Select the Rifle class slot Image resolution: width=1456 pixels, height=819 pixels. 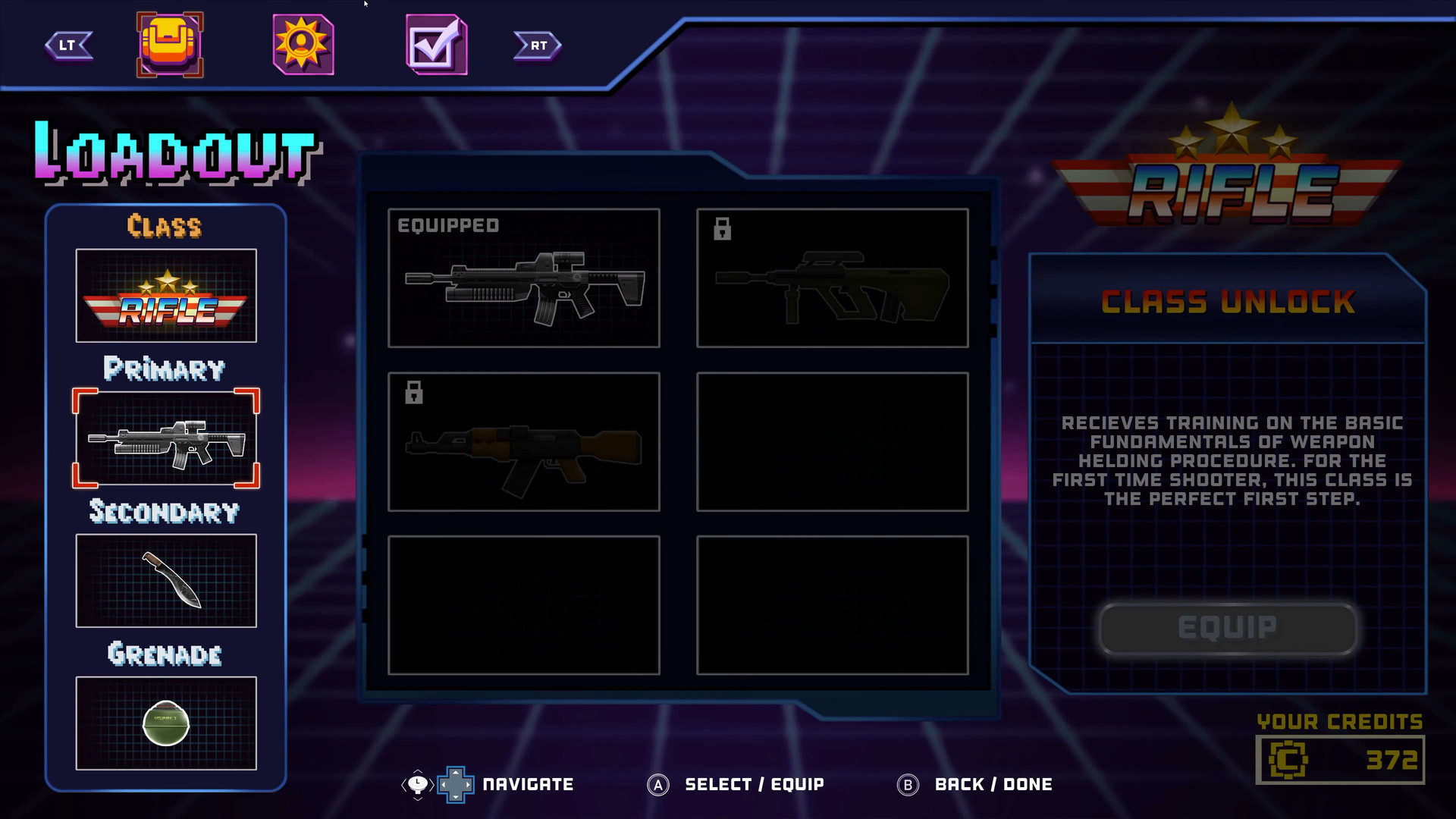(x=166, y=296)
